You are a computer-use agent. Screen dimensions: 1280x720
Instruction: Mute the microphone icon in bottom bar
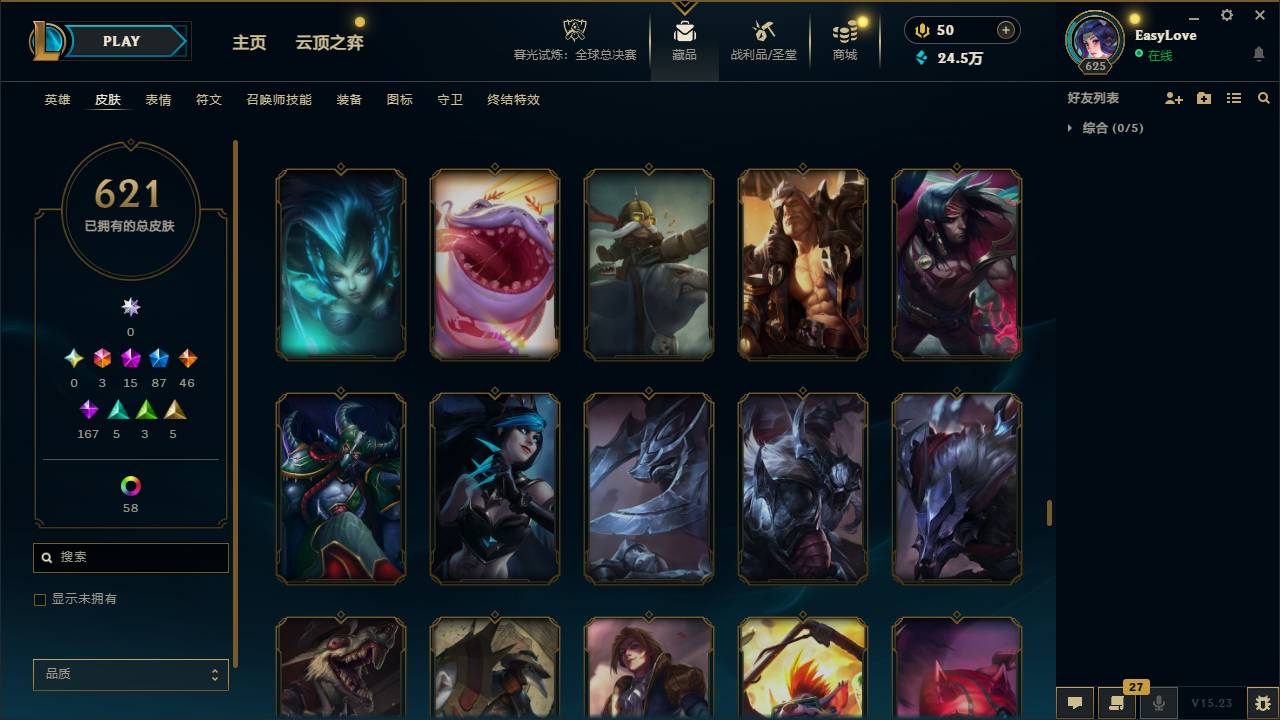pyautogui.click(x=1159, y=703)
